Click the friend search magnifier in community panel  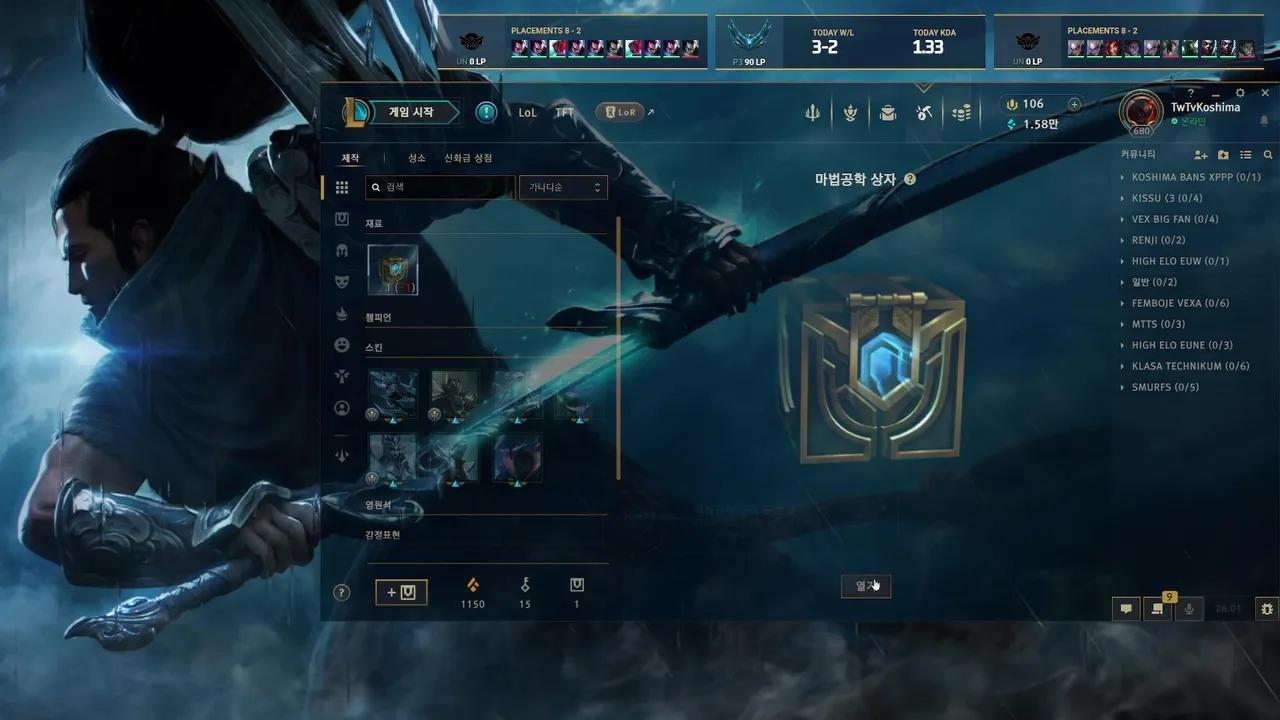coord(1266,154)
